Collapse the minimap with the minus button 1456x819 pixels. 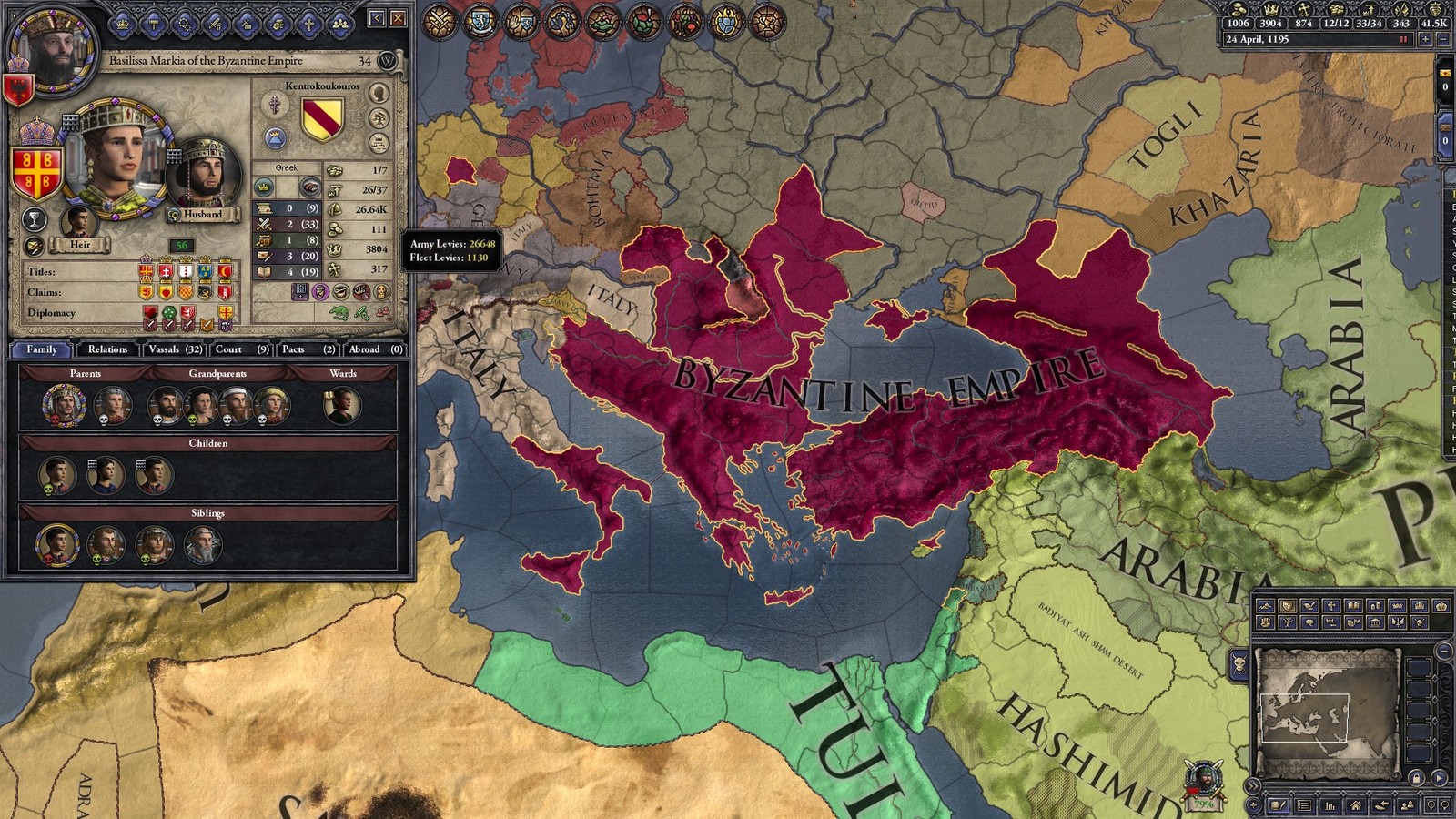click(x=1443, y=652)
